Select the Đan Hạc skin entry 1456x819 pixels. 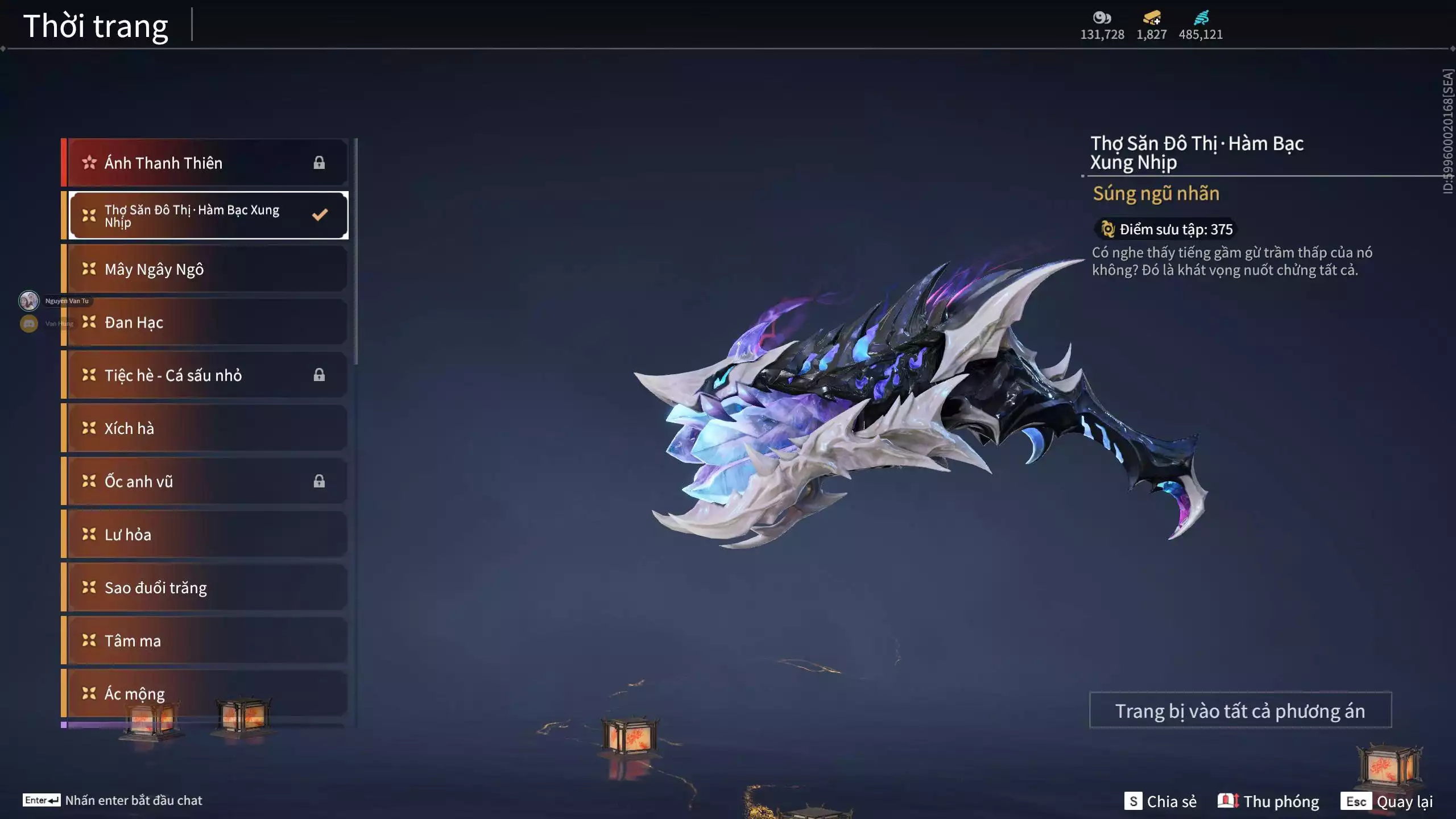(x=205, y=322)
